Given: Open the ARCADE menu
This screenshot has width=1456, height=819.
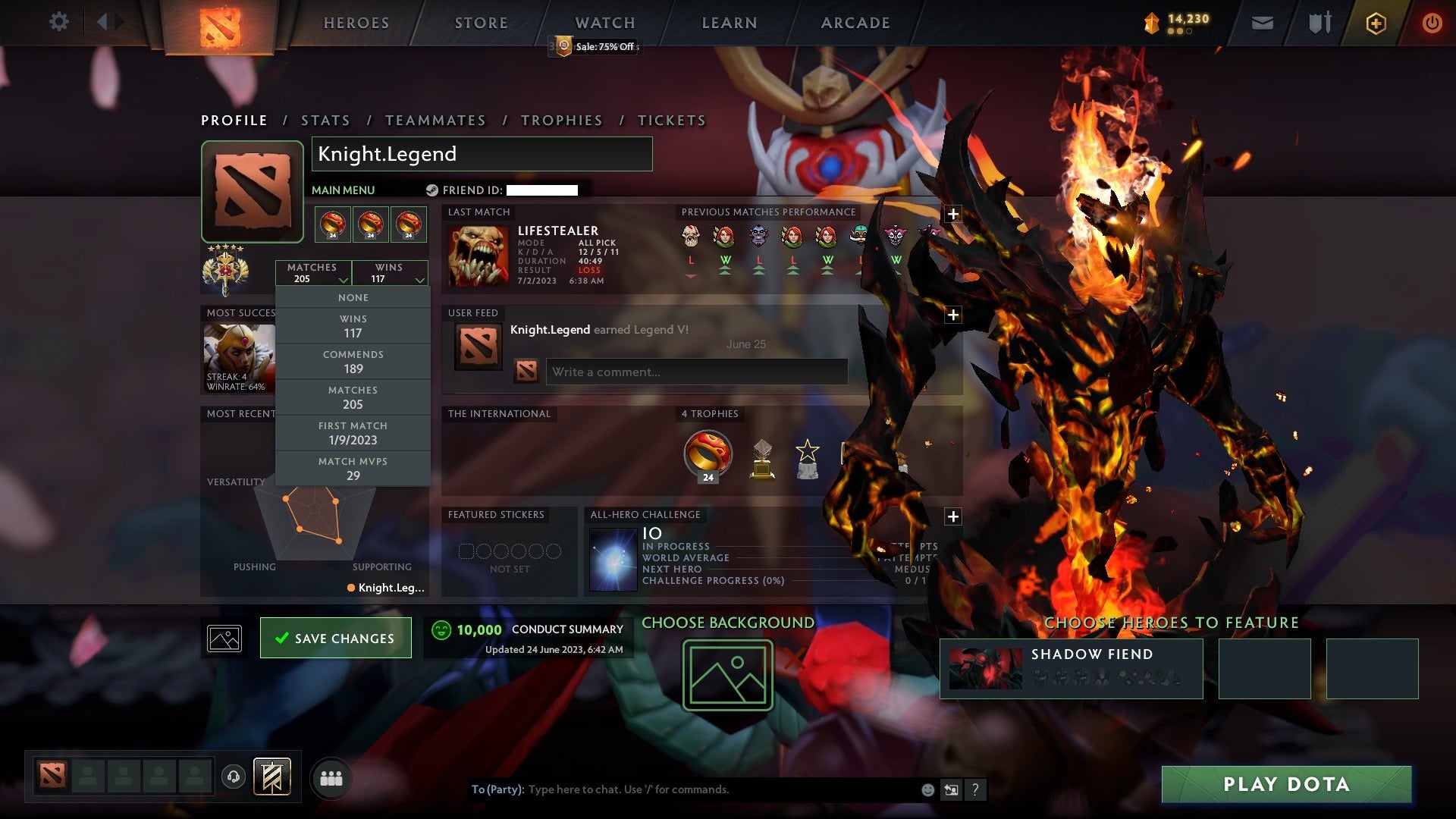Looking at the screenshot, I should 855,23.
